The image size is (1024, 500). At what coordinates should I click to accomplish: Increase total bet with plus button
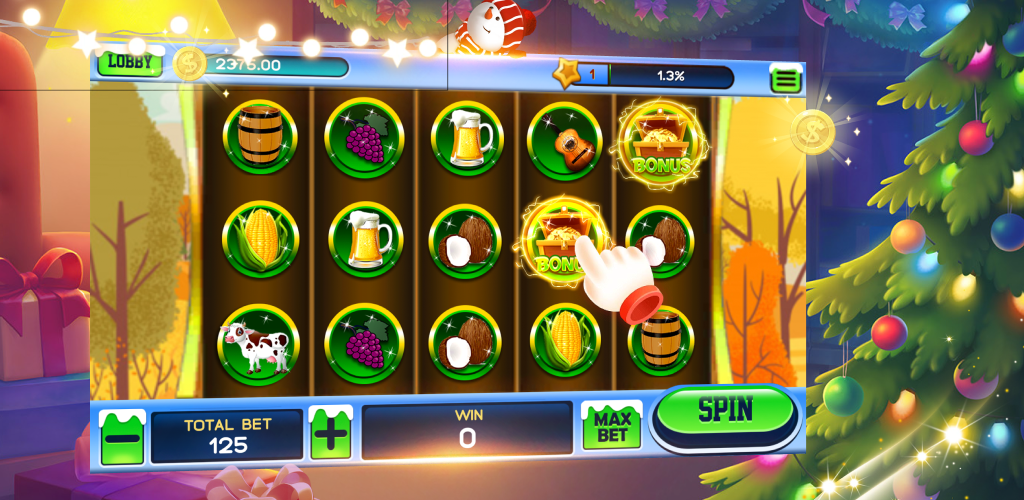[x=330, y=434]
